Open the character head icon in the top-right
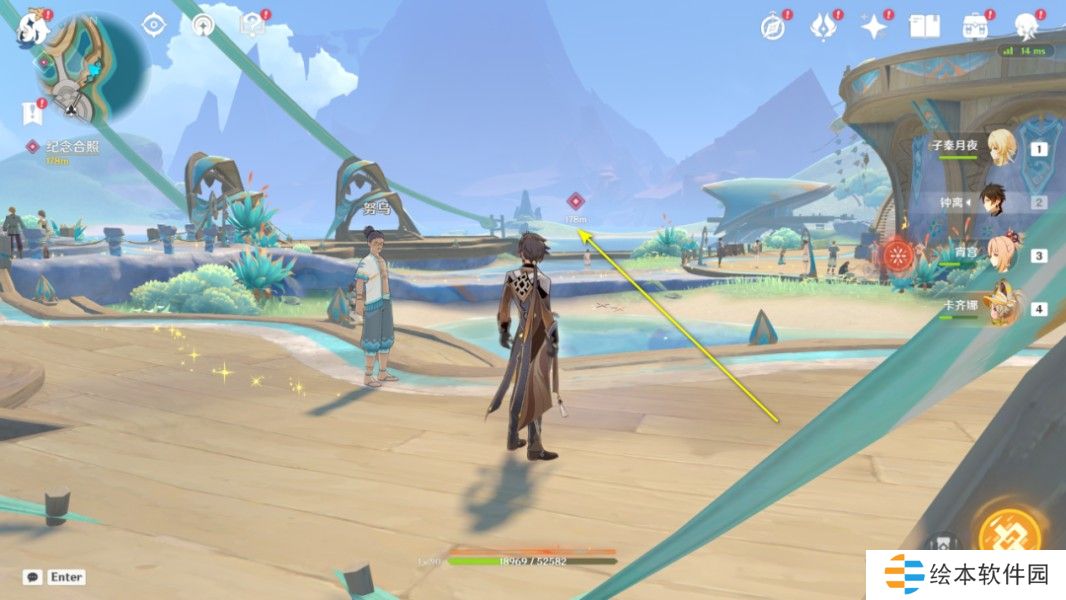Image resolution: width=1066 pixels, height=600 pixels. (1026, 26)
